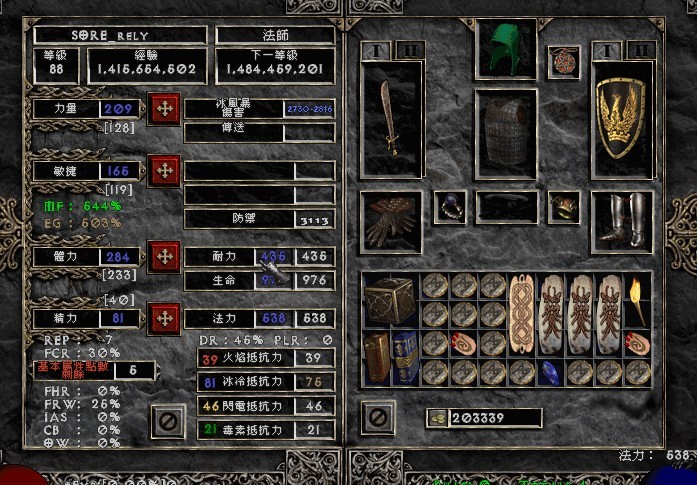Select the equipped sword weapon slot
Screen dimensions: 697x485
[x=391, y=118]
